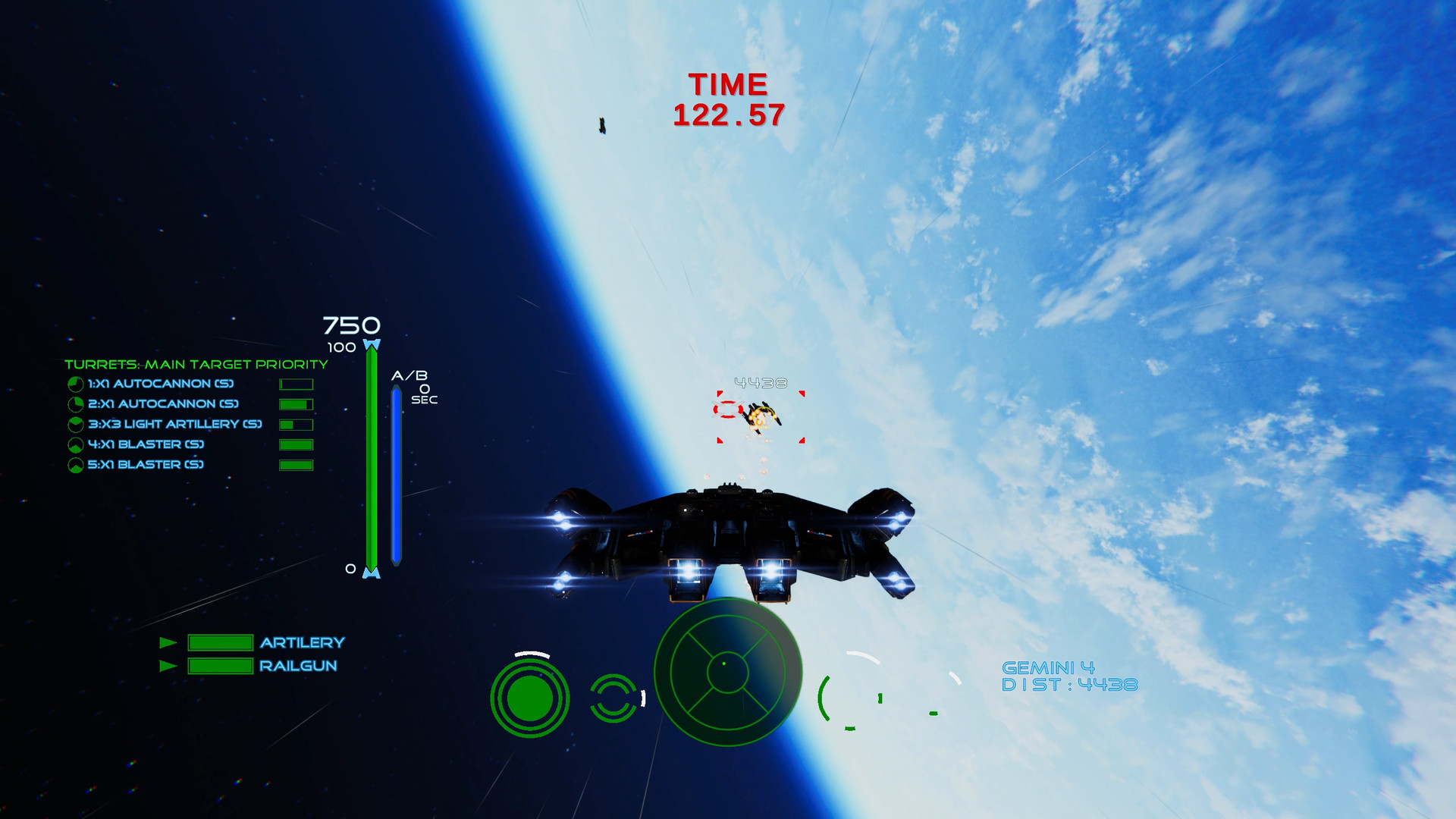Select the 1:X1 Autocannon turret status icon
Screen dimensions: 1456x819
[x=74, y=384]
